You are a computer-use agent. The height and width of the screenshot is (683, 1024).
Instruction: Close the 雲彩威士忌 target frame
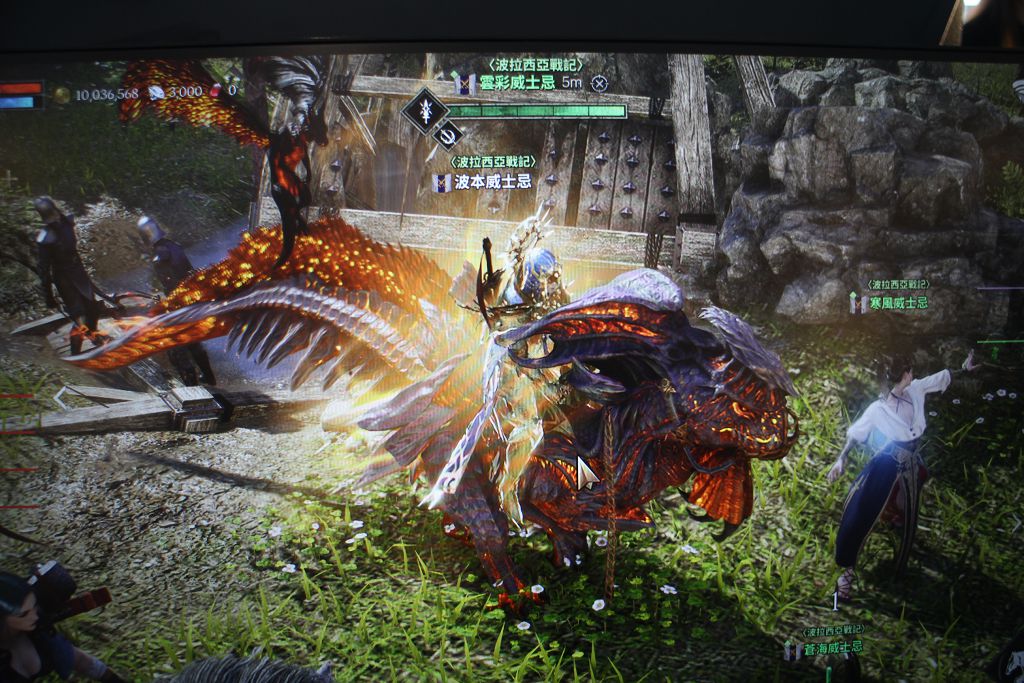pyautogui.click(x=599, y=83)
